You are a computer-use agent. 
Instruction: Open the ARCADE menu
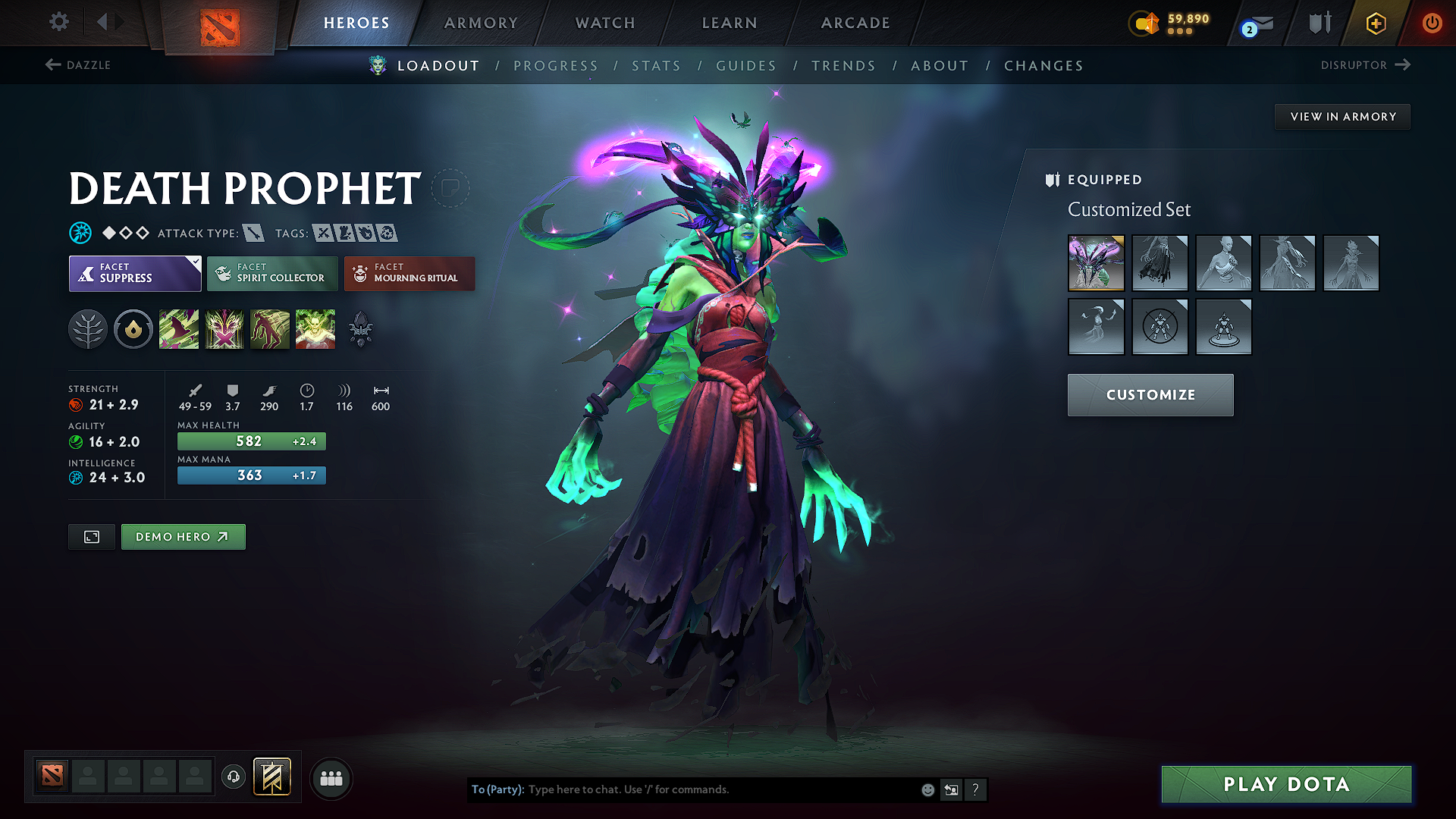[855, 23]
